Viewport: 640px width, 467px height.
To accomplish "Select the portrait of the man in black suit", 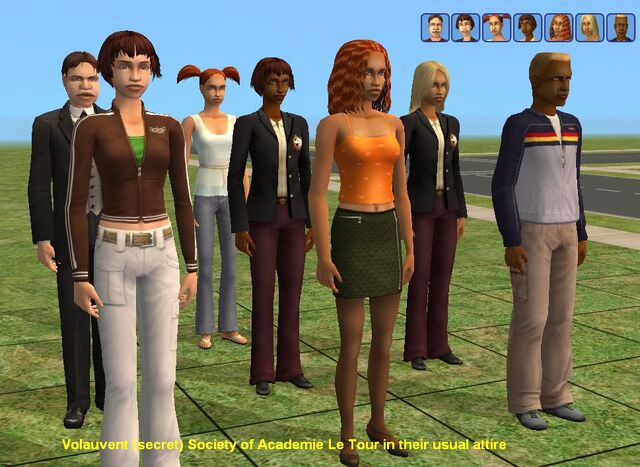I will [434, 27].
